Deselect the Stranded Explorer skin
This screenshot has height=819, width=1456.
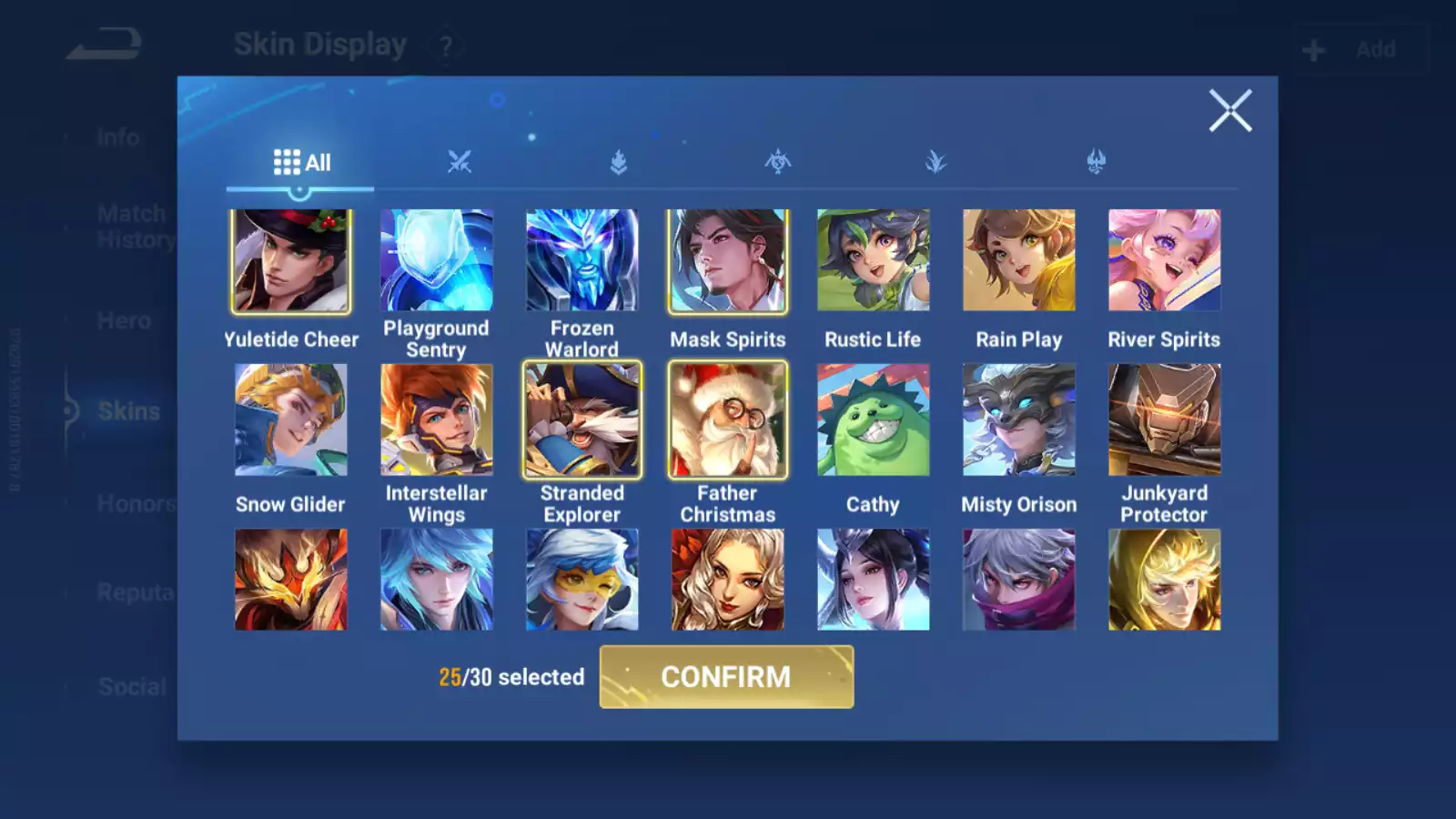click(582, 420)
